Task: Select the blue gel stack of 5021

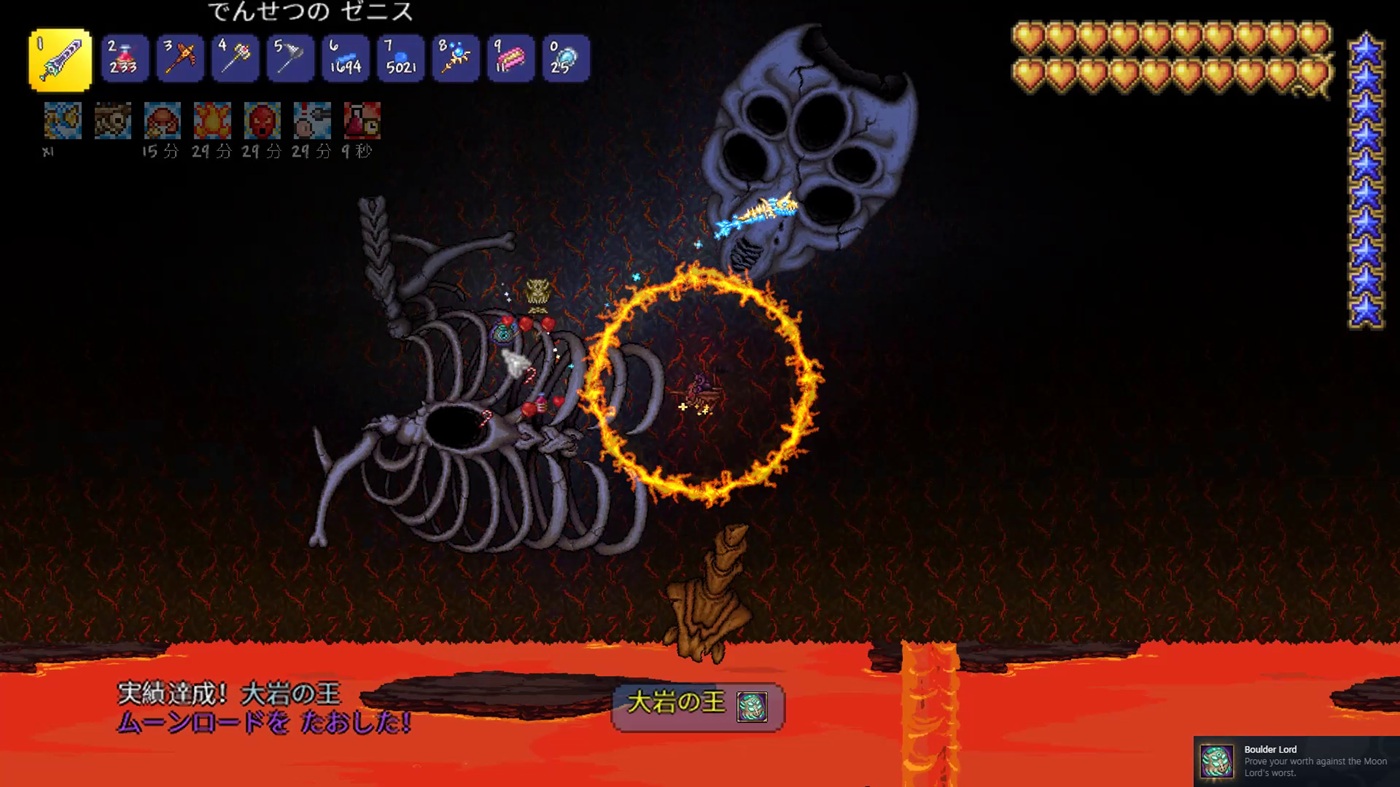Action: tap(400, 59)
